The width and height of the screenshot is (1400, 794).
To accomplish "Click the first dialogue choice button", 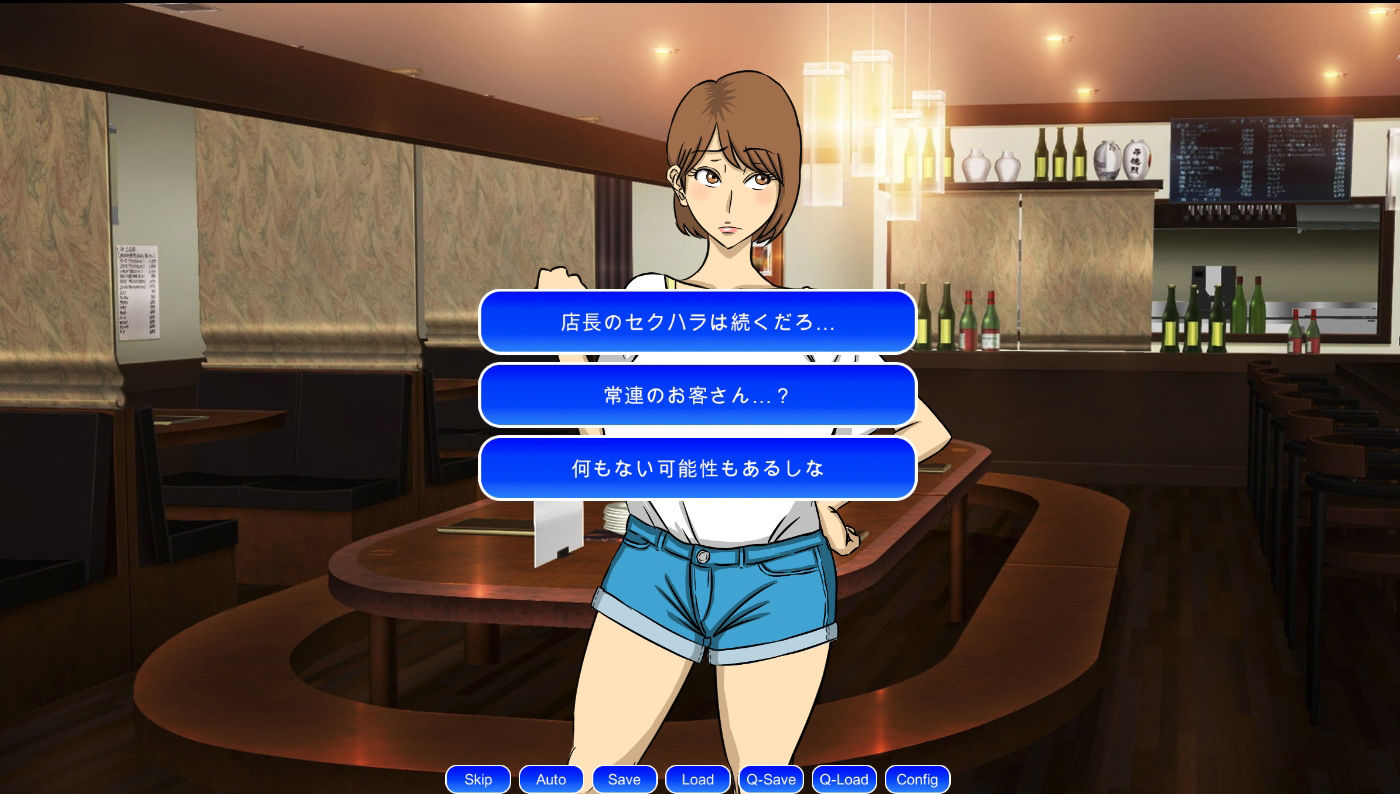I will pyautogui.click(x=697, y=322).
